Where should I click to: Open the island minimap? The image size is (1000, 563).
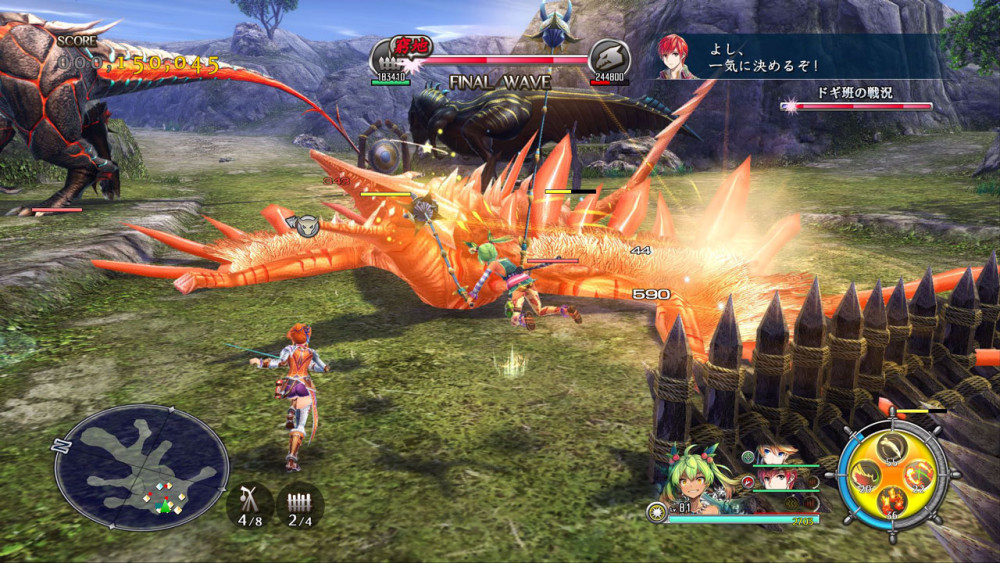[141, 466]
